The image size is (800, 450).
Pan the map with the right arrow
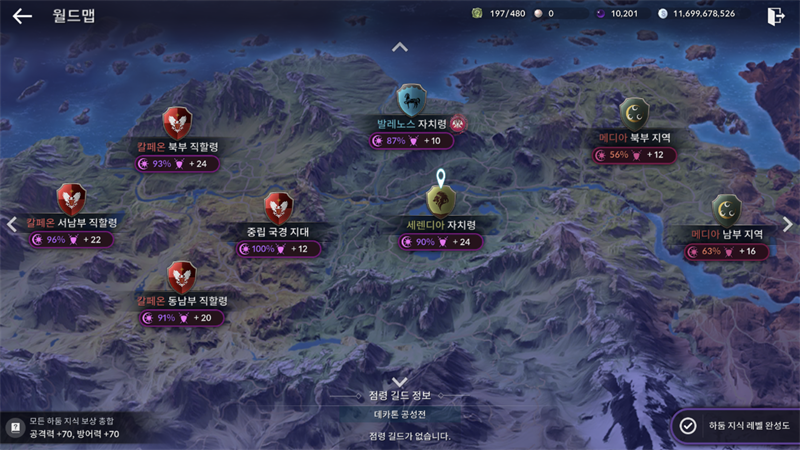click(x=788, y=224)
